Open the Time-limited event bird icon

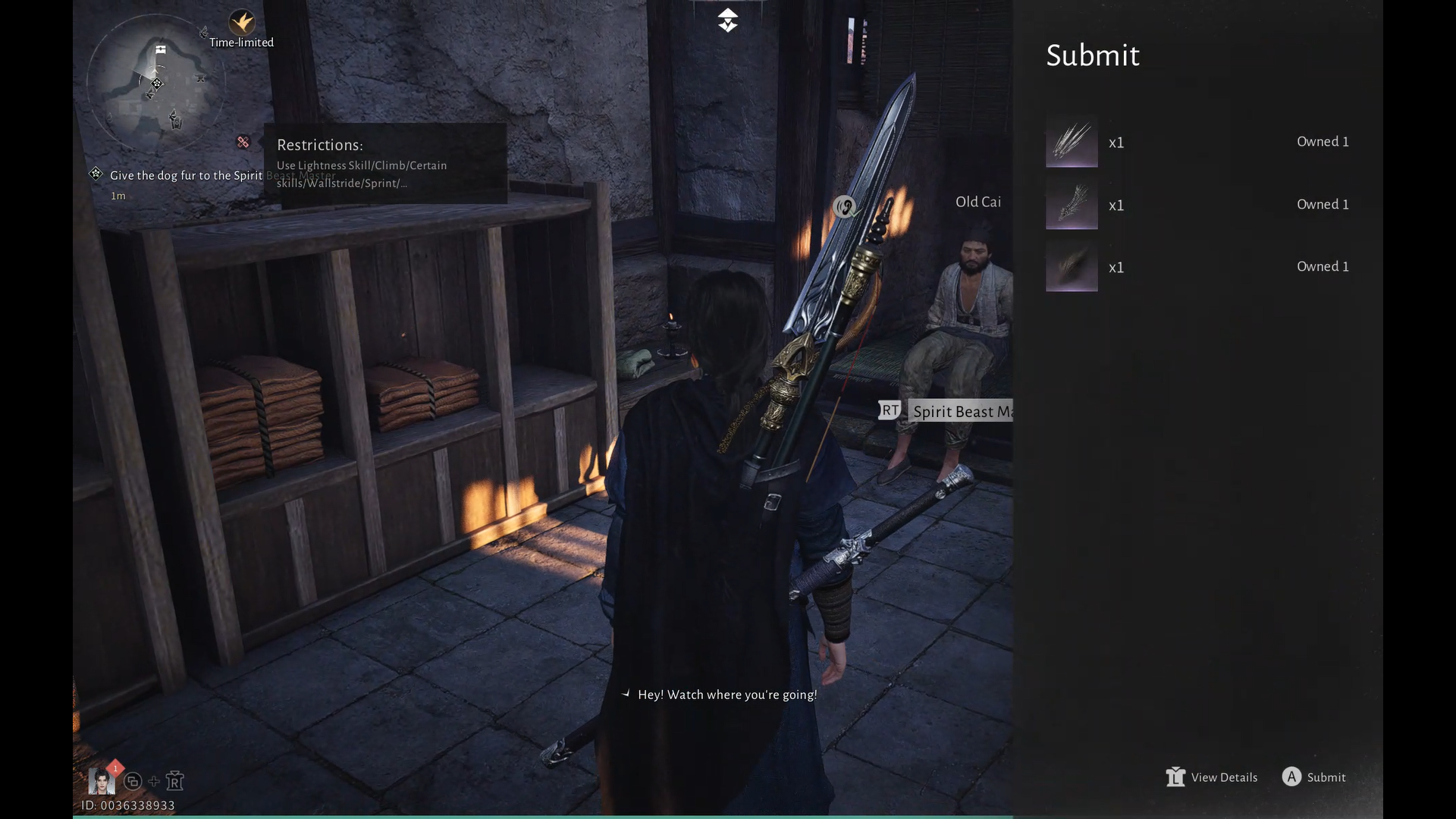(x=242, y=22)
